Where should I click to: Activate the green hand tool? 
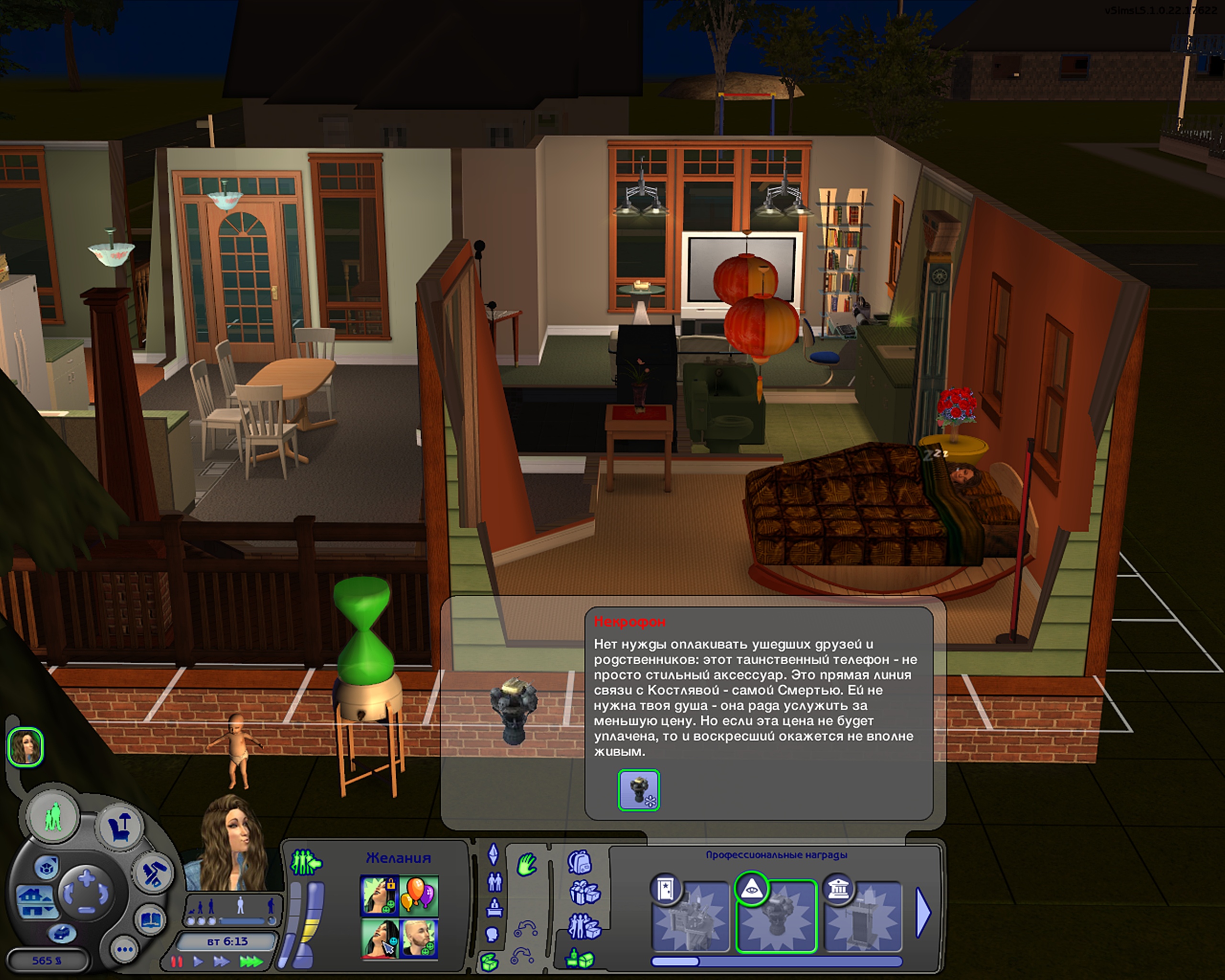tap(527, 866)
